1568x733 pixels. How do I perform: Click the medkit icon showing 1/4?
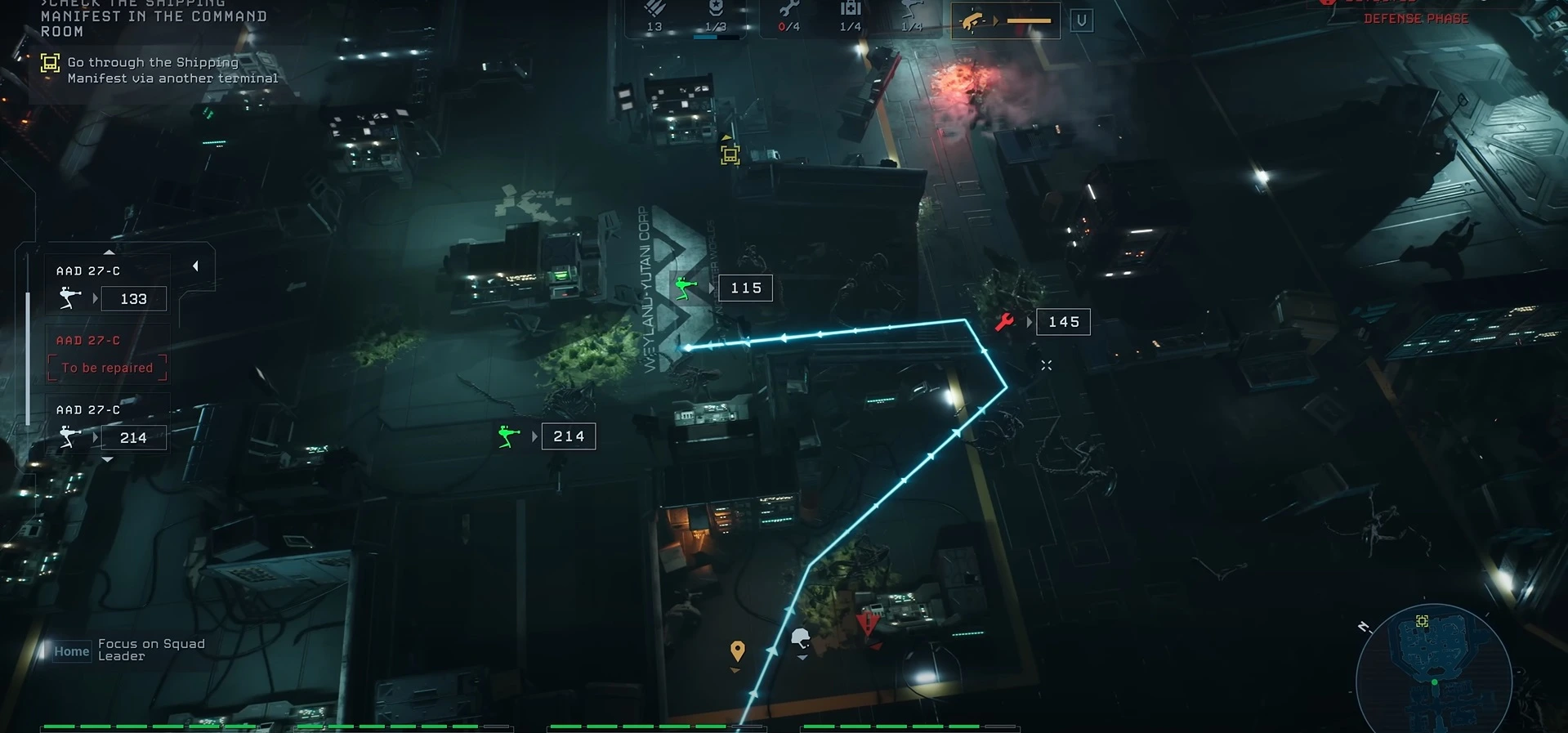click(x=851, y=12)
